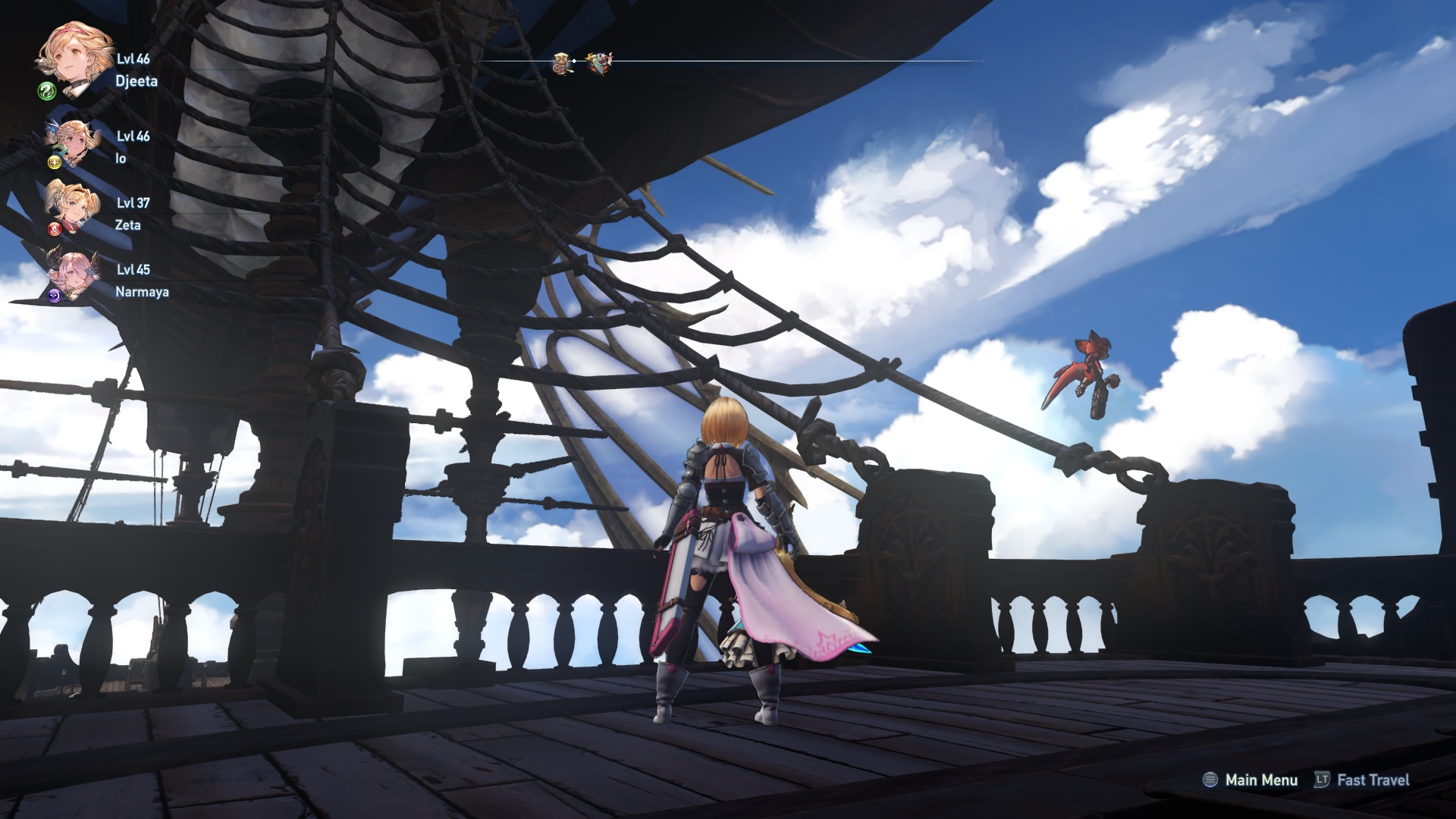This screenshot has width=1456, height=819.
Task: Click the diamond marker on the progress bar
Action: pyautogui.click(x=574, y=61)
